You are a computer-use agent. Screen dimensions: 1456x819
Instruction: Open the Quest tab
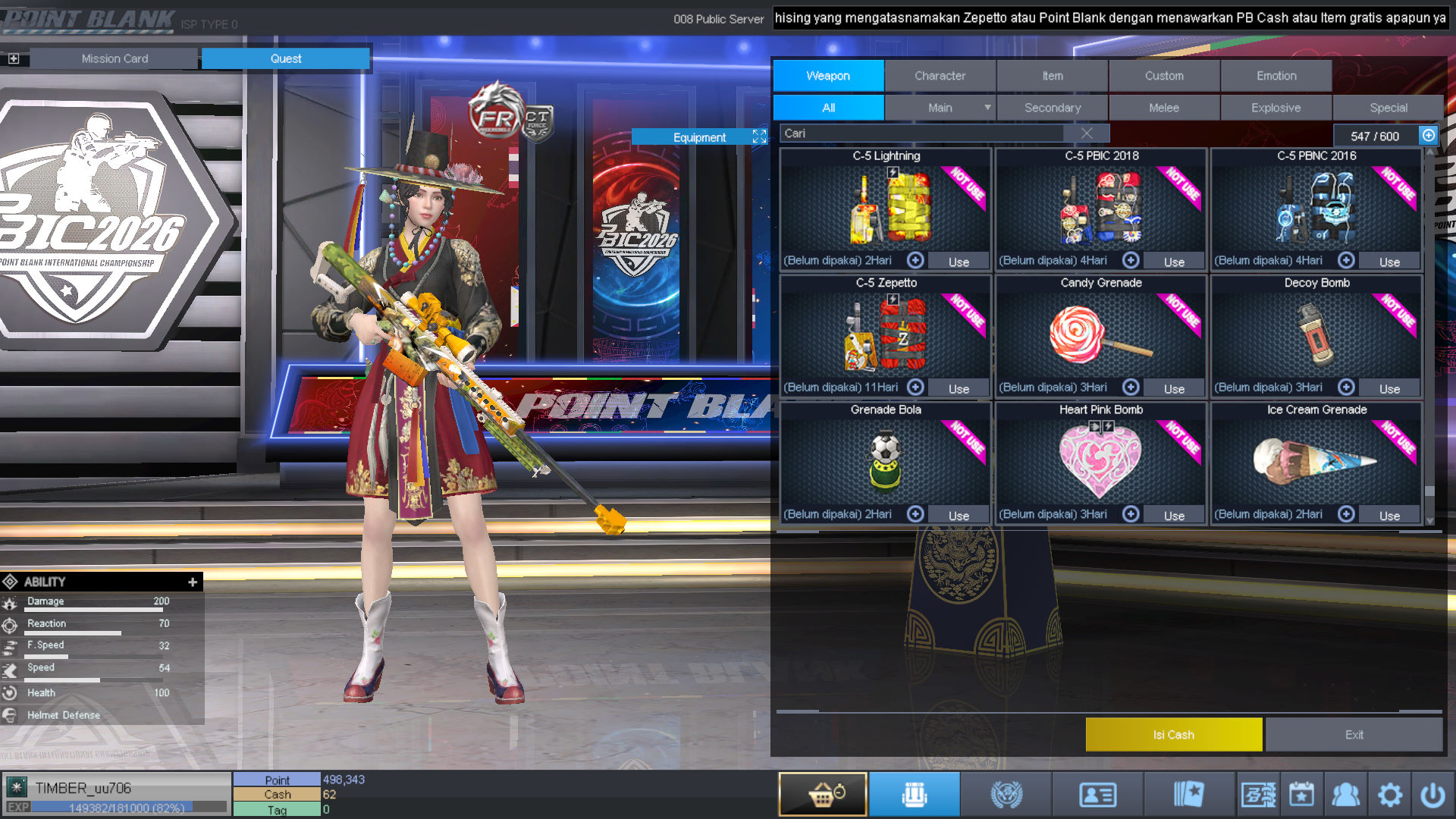pyautogui.click(x=286, y=58)
